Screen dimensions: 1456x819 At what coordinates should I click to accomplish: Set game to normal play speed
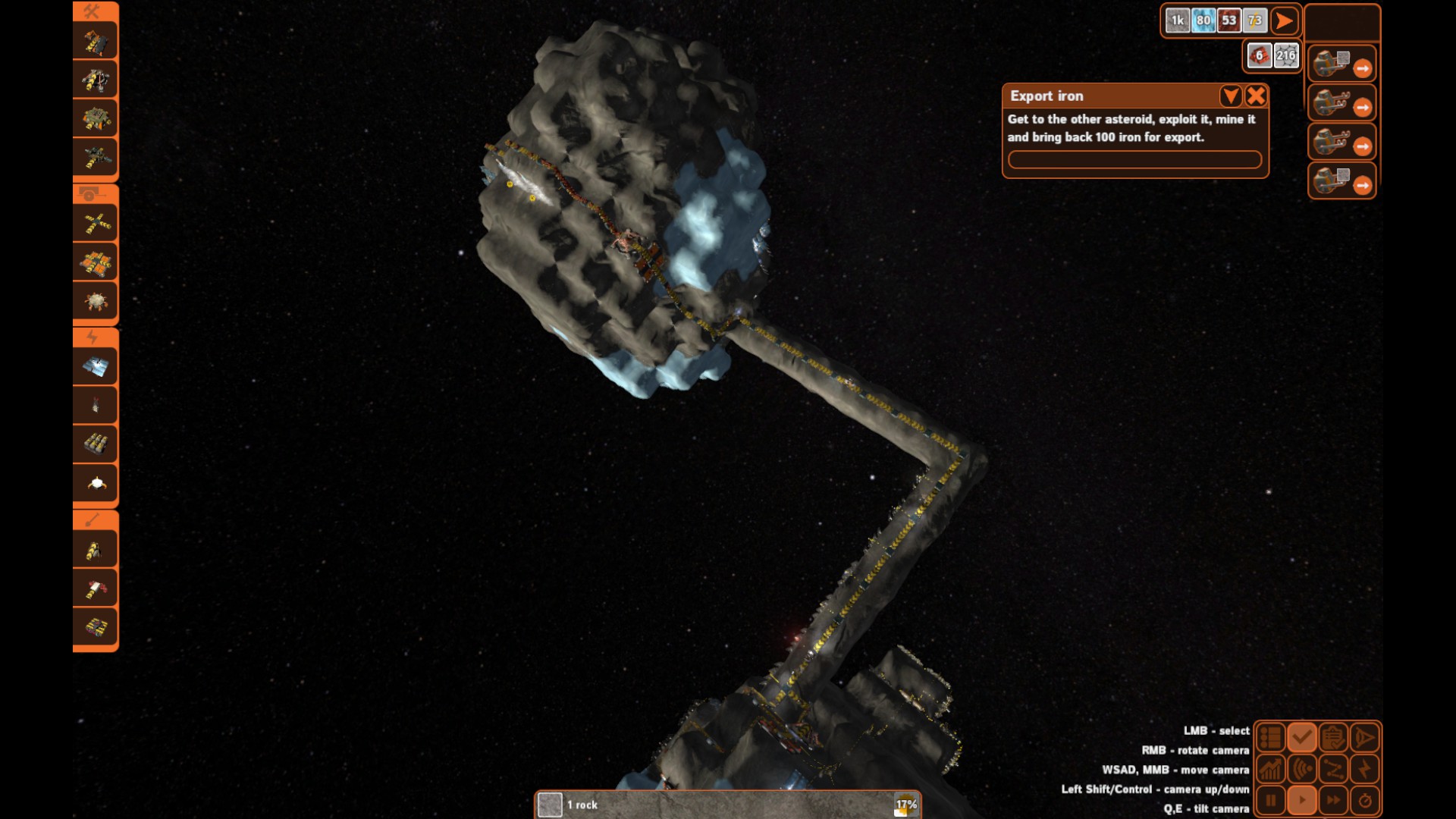click(1302, 800)
